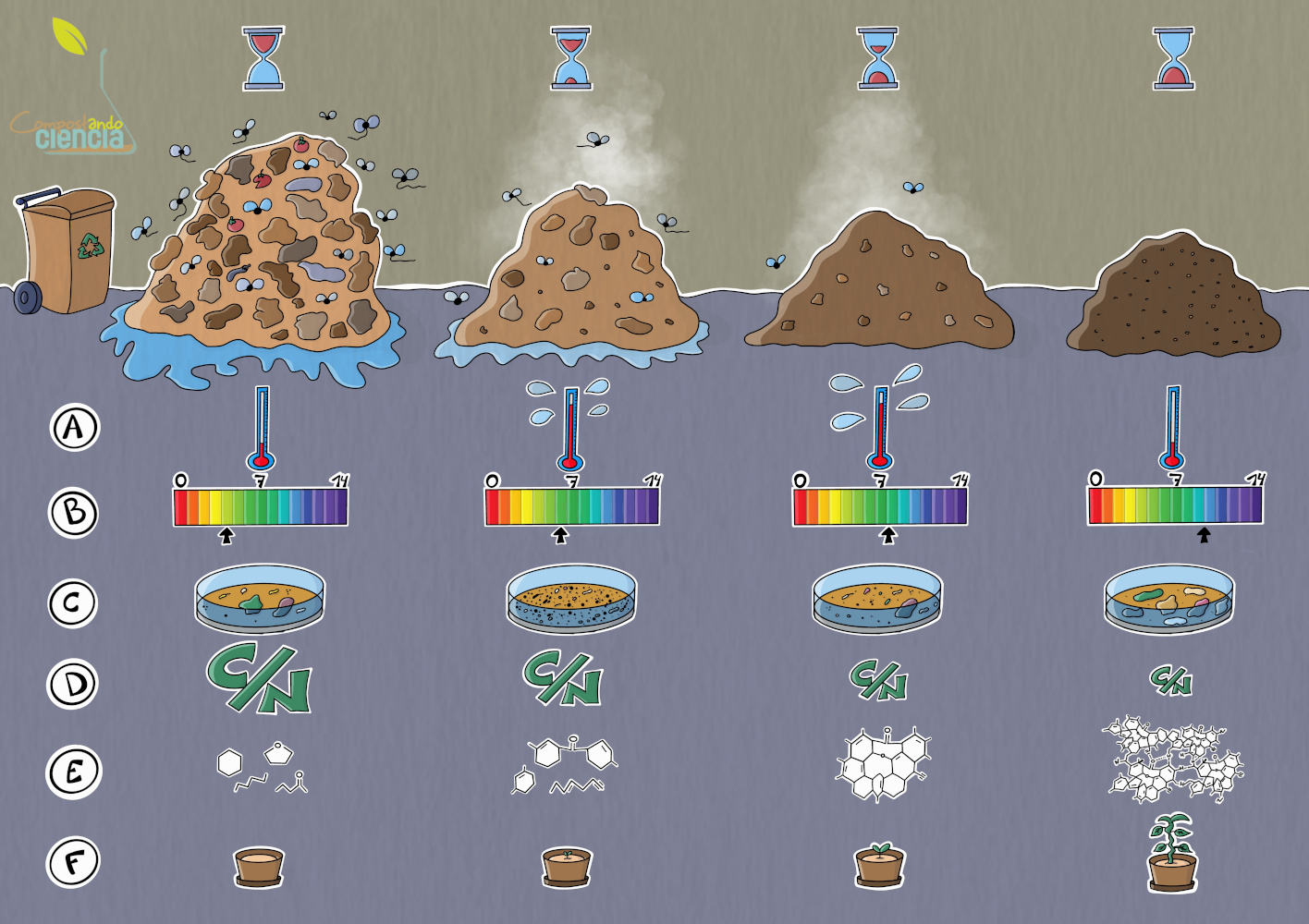Click the circled letter A button
Image resolution: width=1309 pixels, height=924 pixels.
coord(74,428)
